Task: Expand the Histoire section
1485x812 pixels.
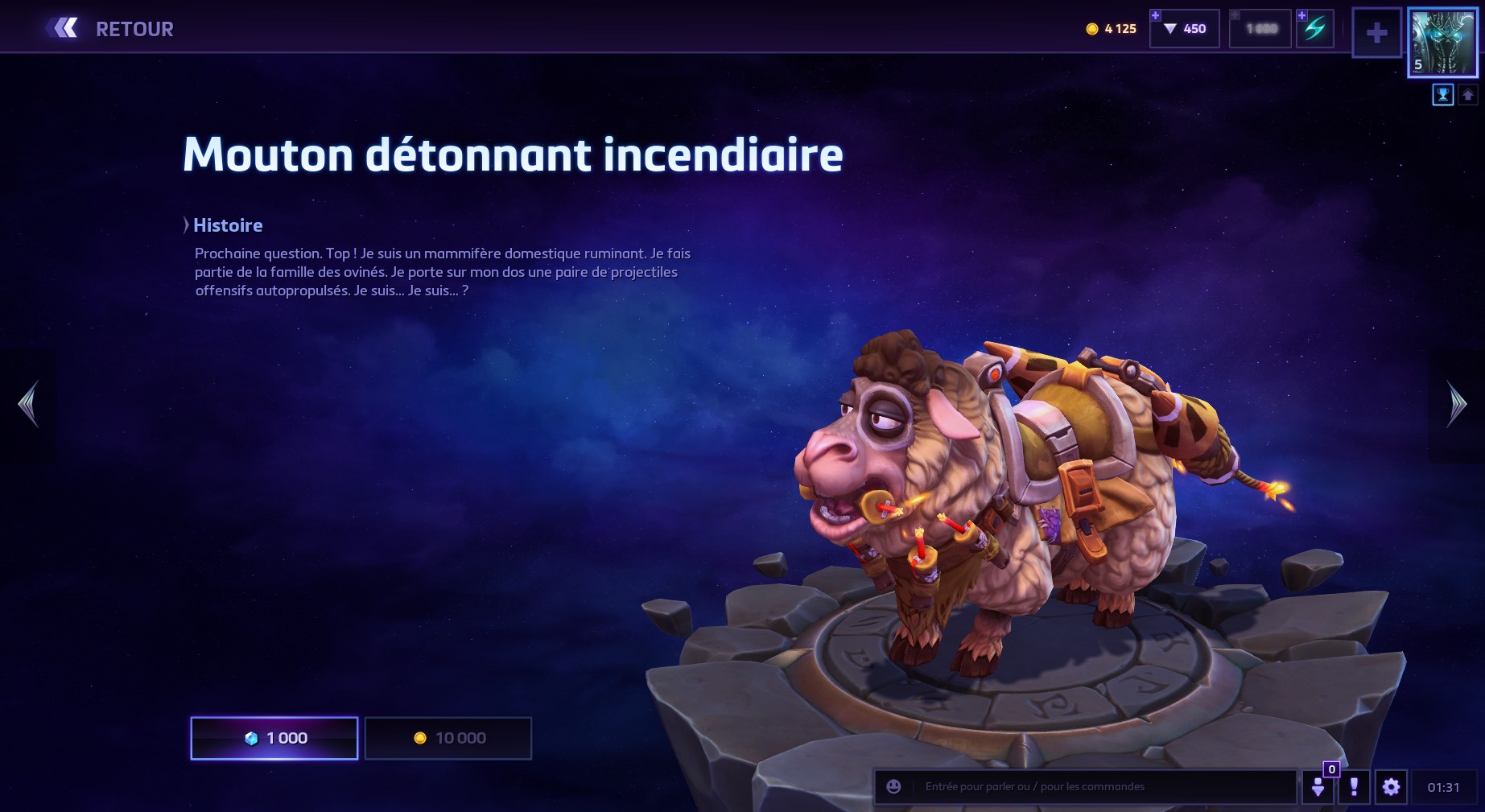Action: point(224,225)
